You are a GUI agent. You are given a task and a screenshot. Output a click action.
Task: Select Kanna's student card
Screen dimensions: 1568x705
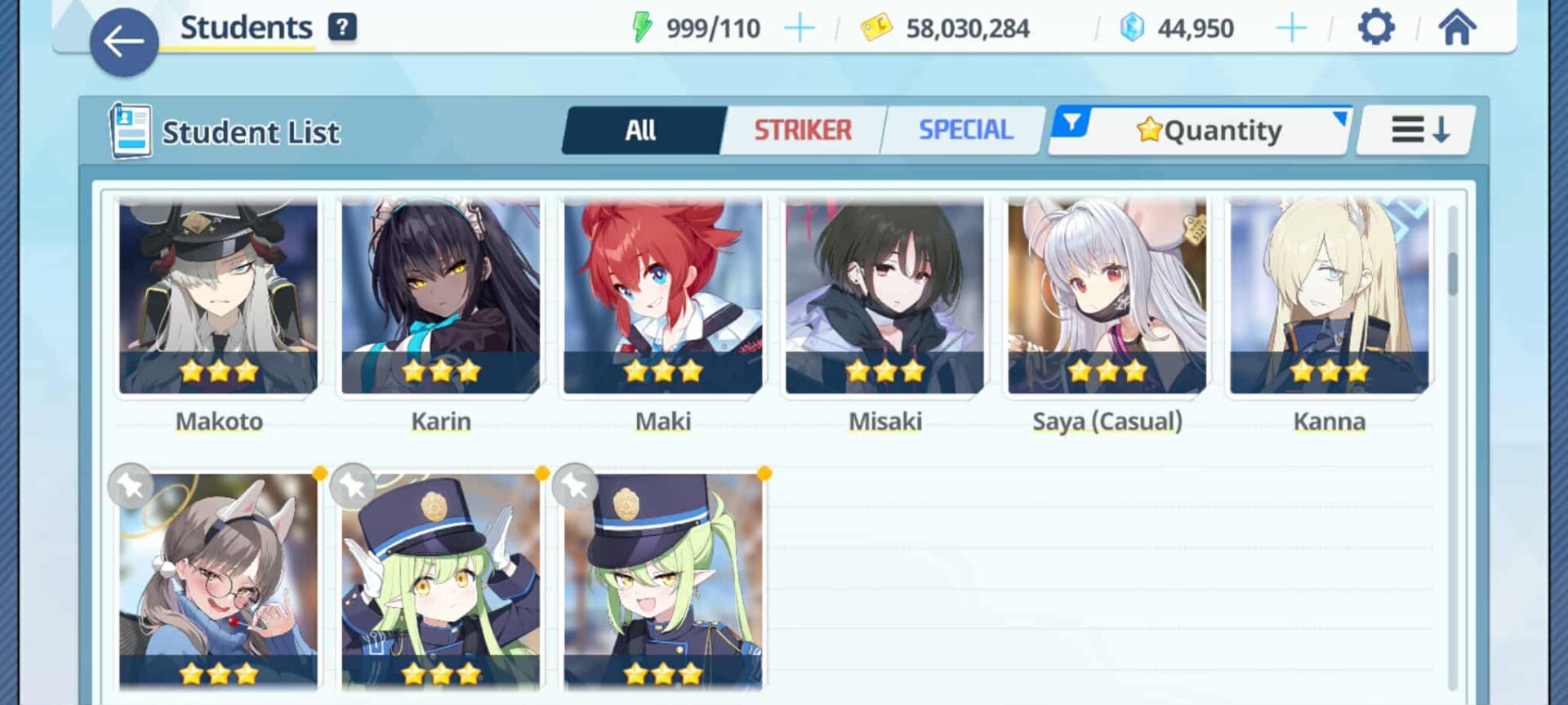(1330, 296)
